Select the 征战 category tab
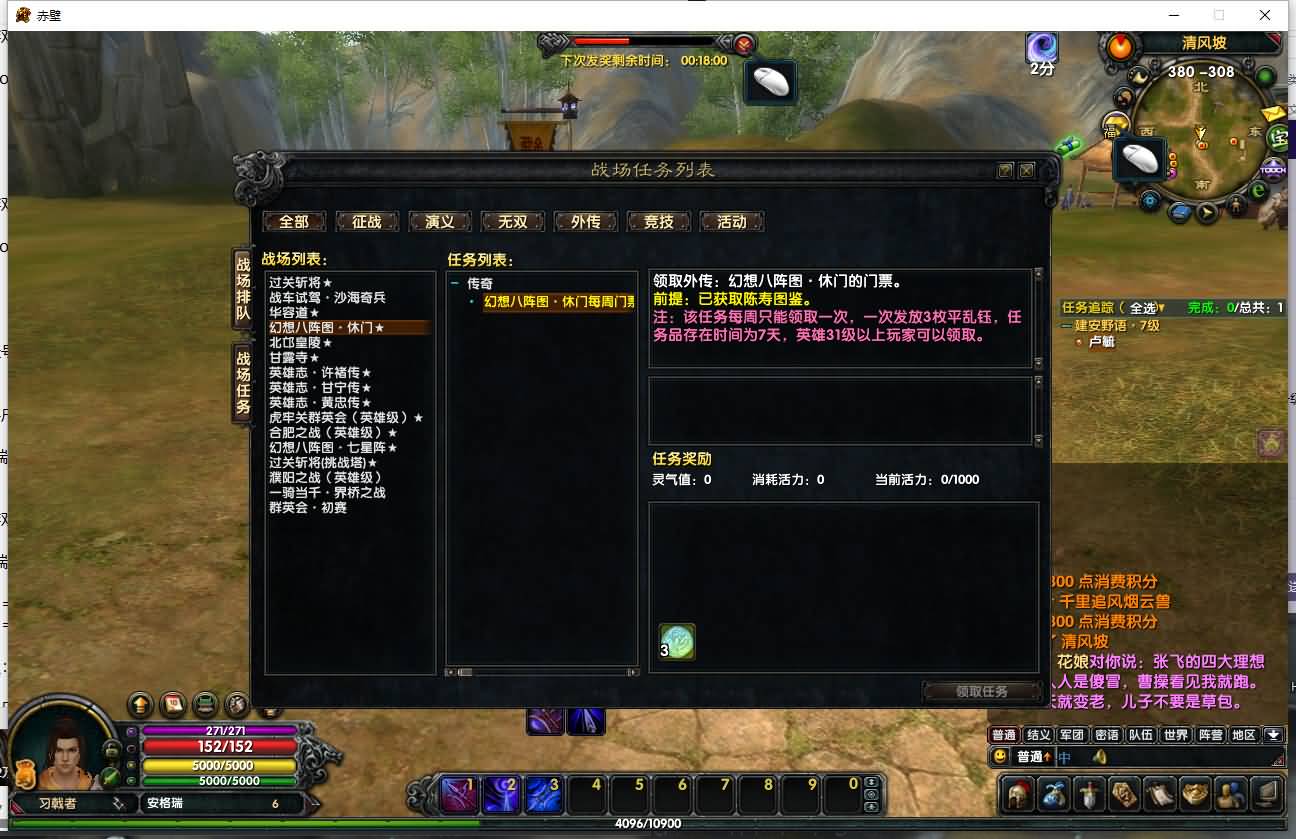The height and width of the screenshot is (839, 1296). click(367, 222)
